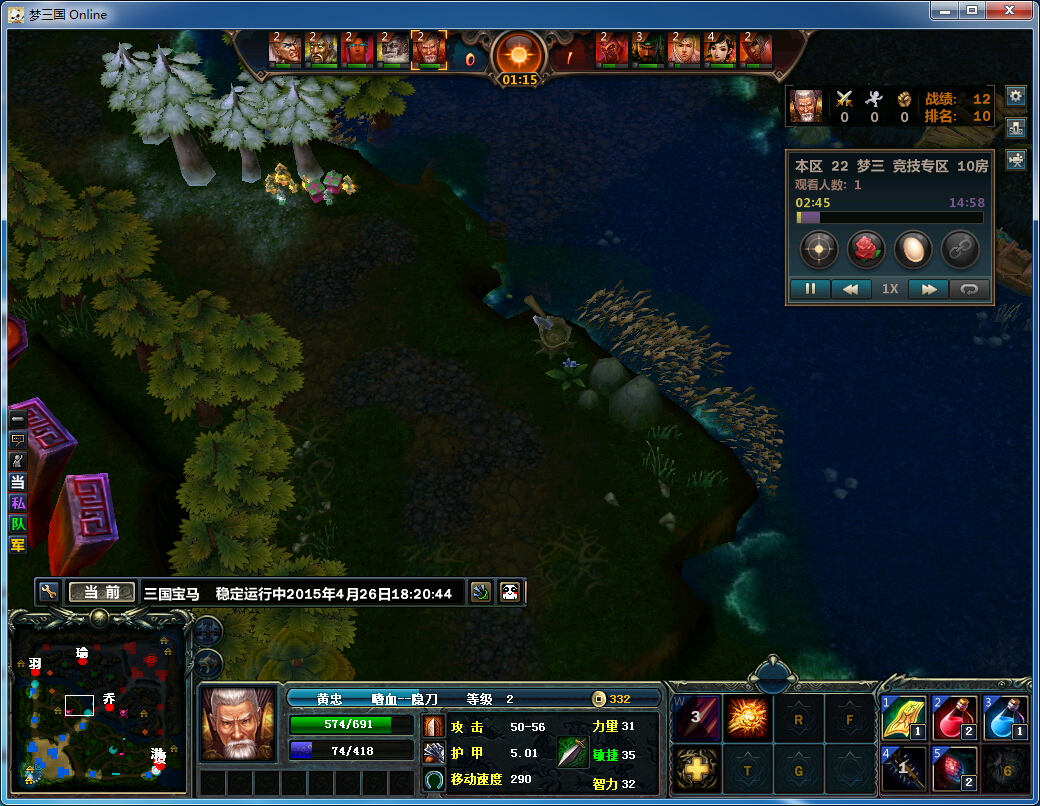Click the video camera button
Viewport: 1040px width, 806px height.
[x=1016, y=160]
